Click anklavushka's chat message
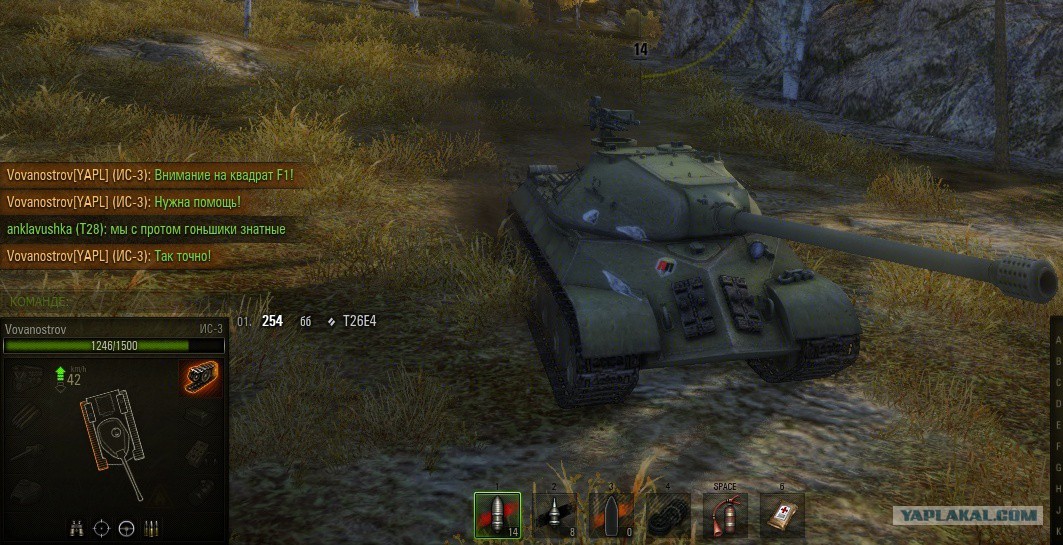The height and width of the screenshot is (545, 1063). click(146, 229)
